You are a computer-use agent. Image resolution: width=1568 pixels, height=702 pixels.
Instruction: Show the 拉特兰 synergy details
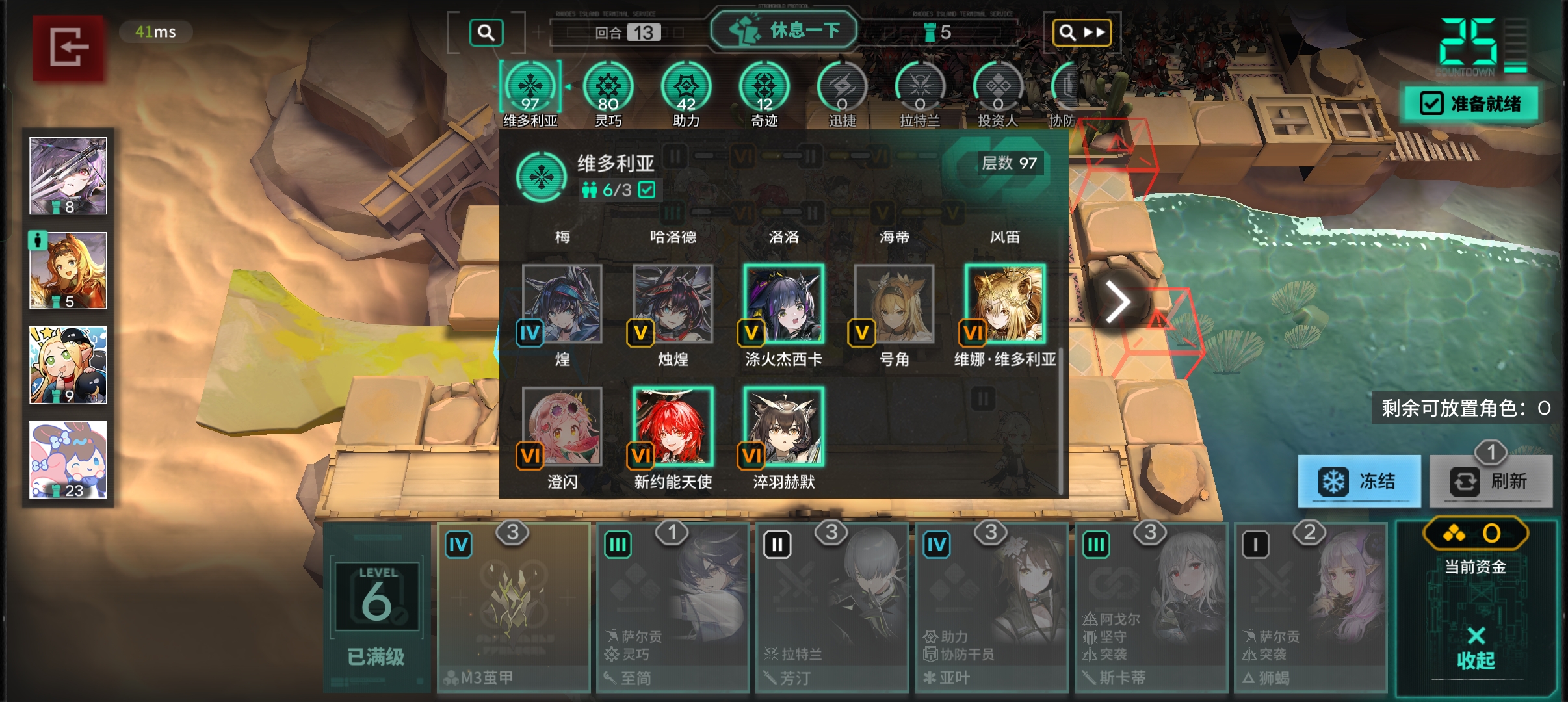click(921, 87)
